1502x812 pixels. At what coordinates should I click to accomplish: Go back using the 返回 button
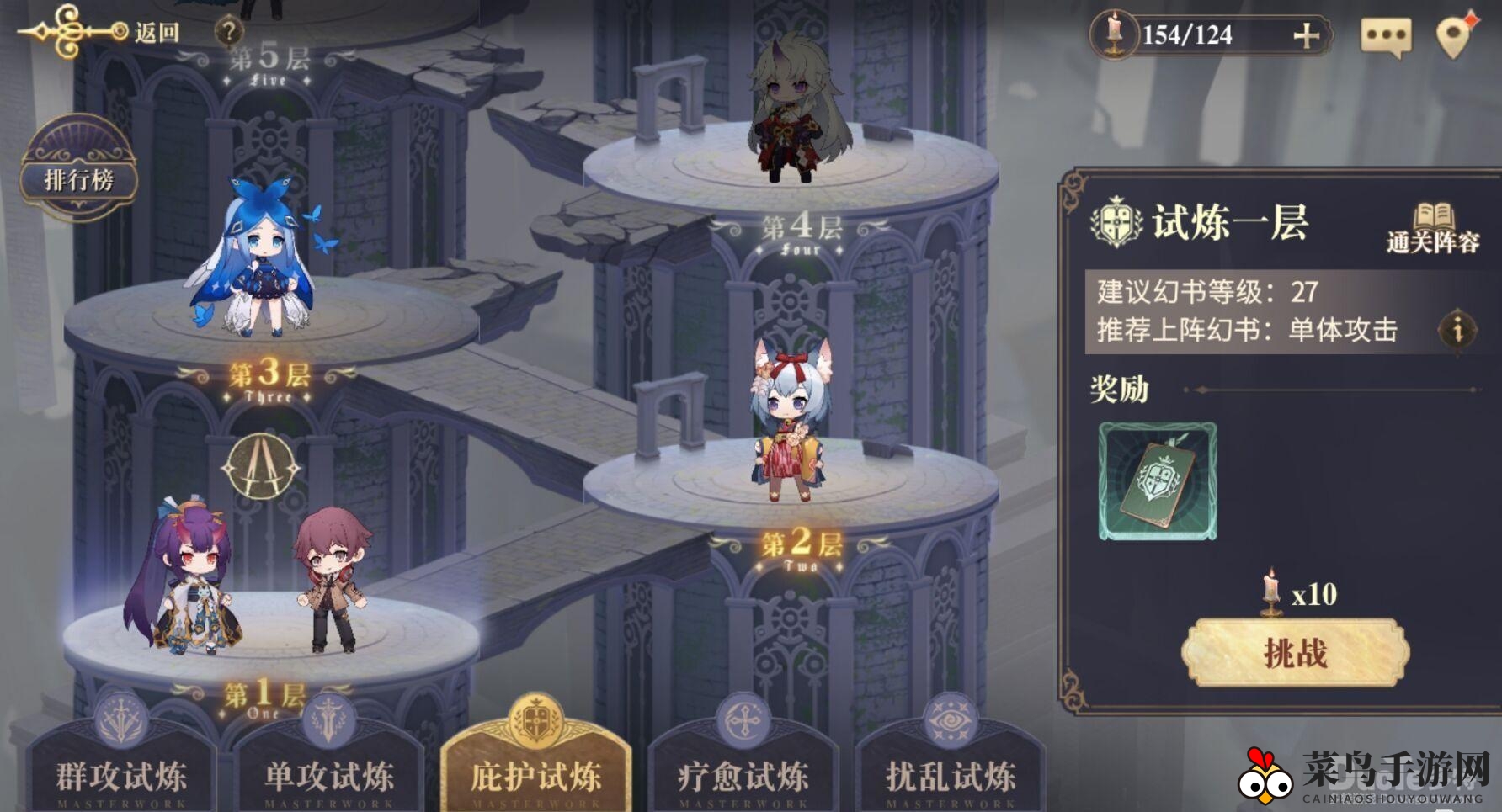[x=157, y=33]
